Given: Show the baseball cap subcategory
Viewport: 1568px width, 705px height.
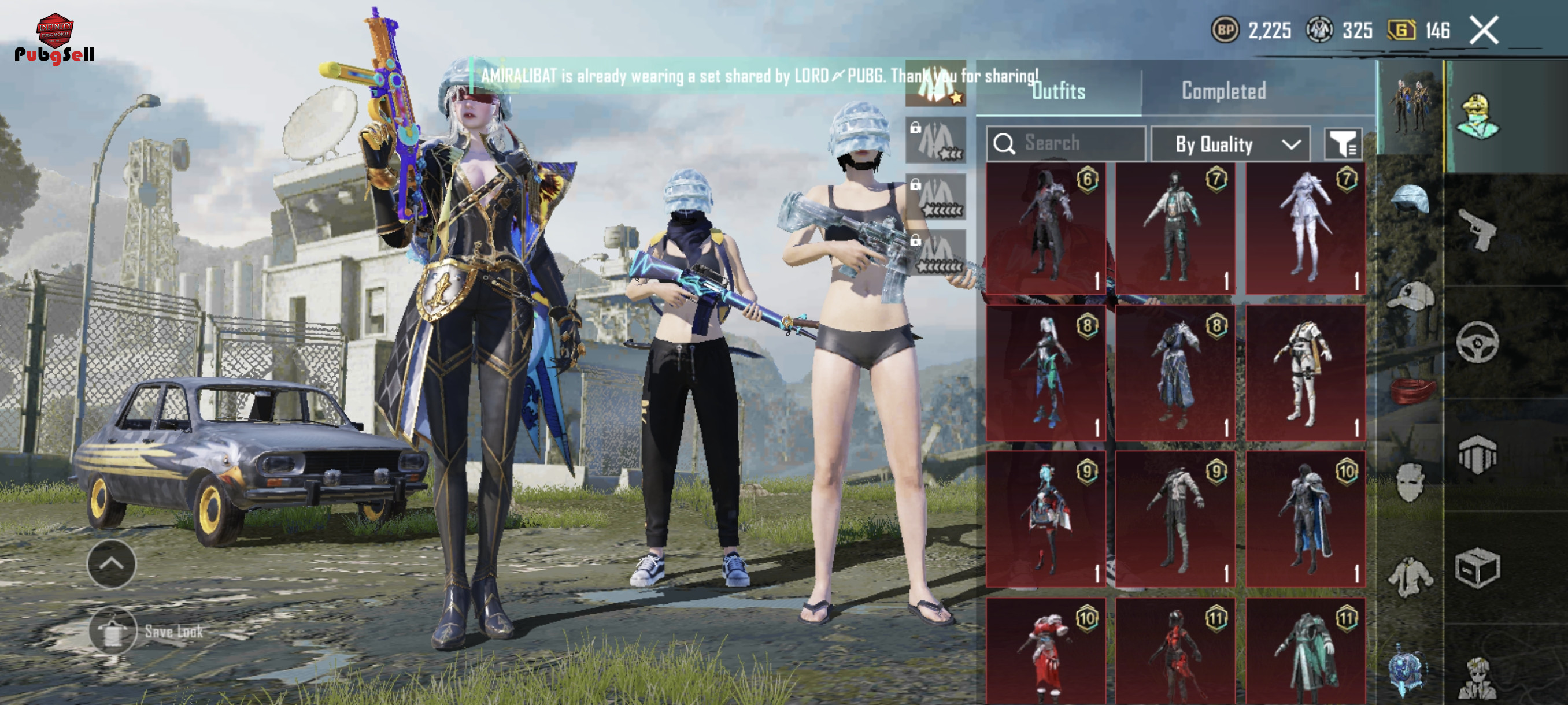Looking at the screenshot, I should point(1410,296).
